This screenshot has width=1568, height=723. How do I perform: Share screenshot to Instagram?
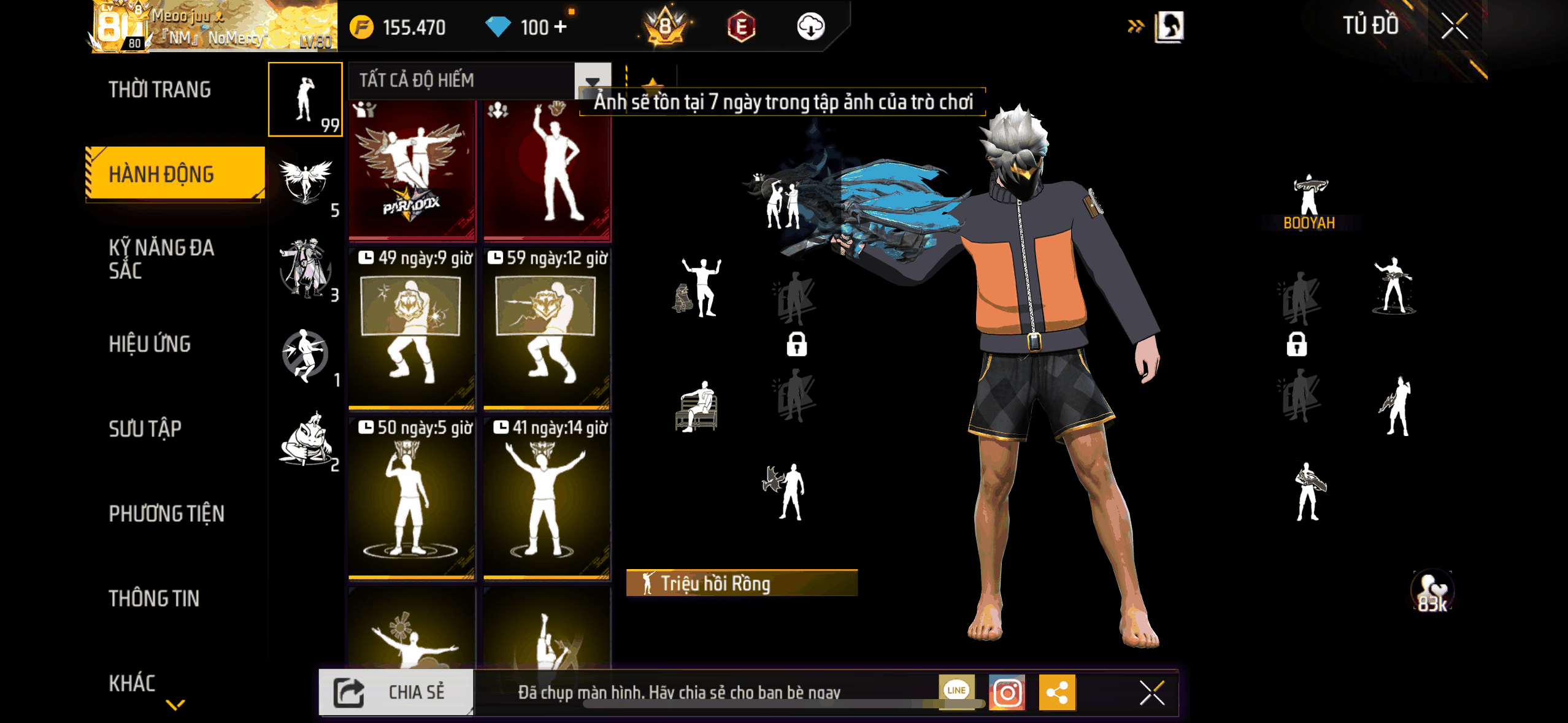point(1007,693)
